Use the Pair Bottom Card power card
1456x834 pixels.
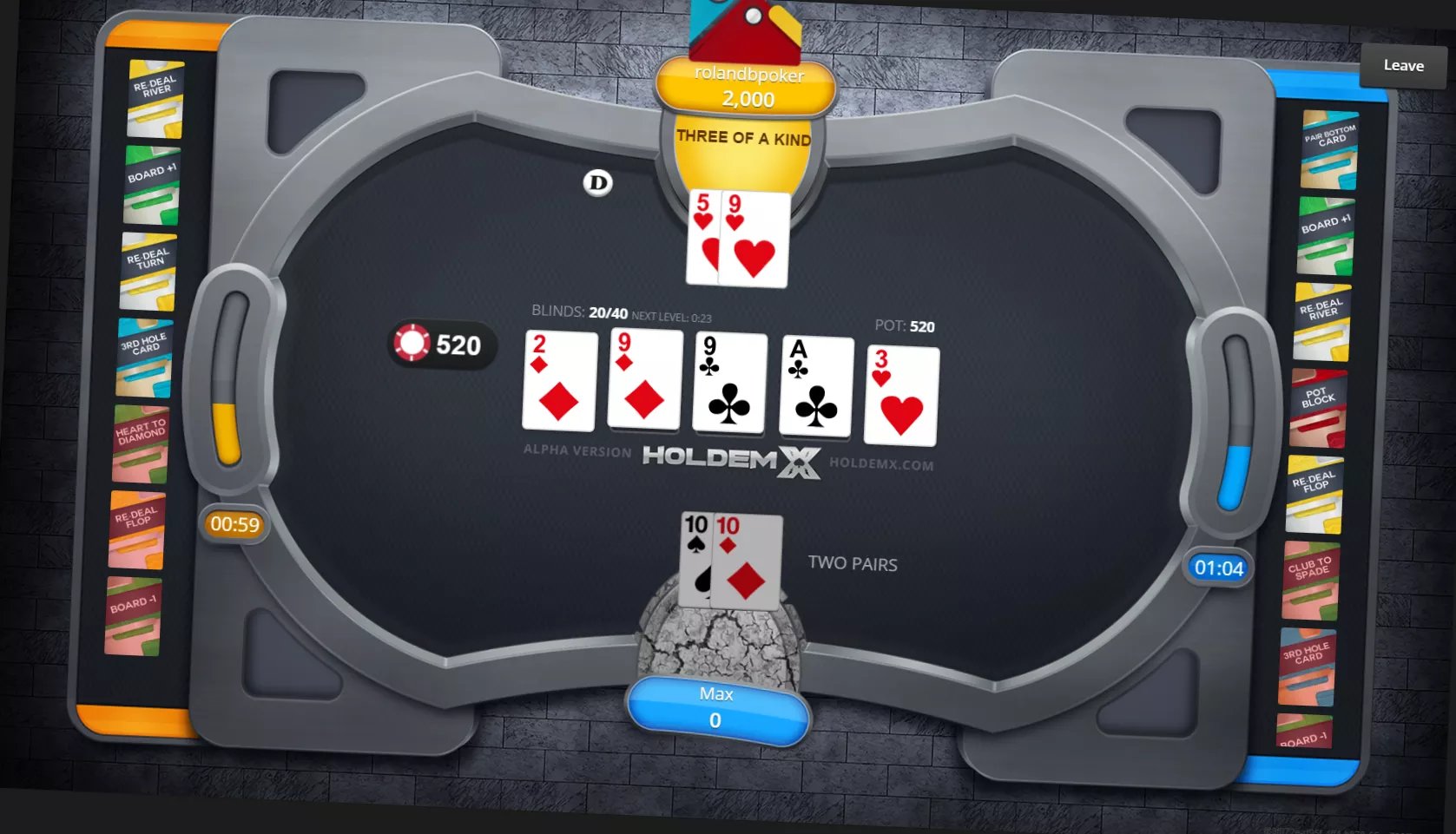point(1329,149)
